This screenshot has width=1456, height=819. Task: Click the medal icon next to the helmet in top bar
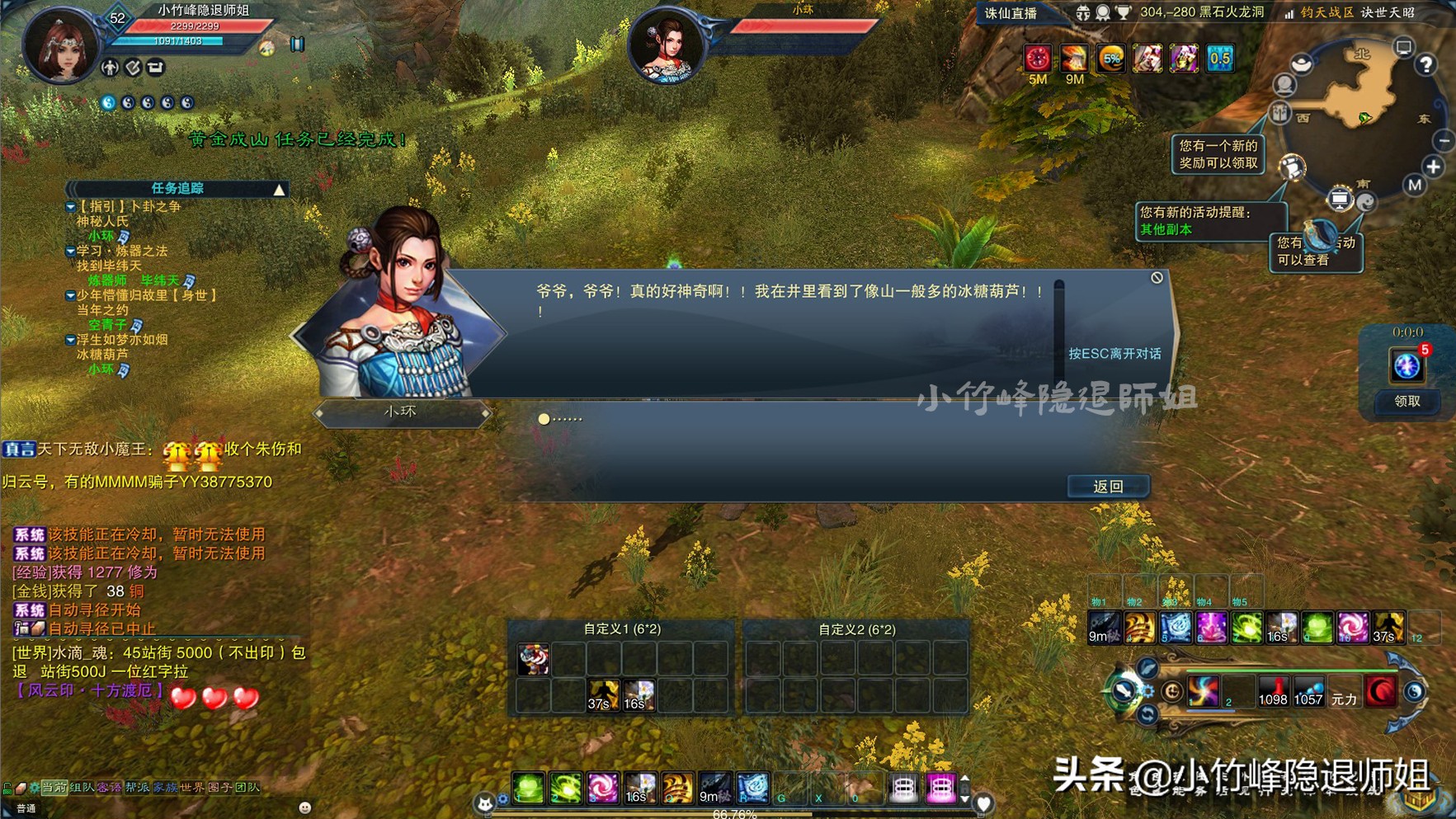pyautogui.click(x=1103, y=12)
